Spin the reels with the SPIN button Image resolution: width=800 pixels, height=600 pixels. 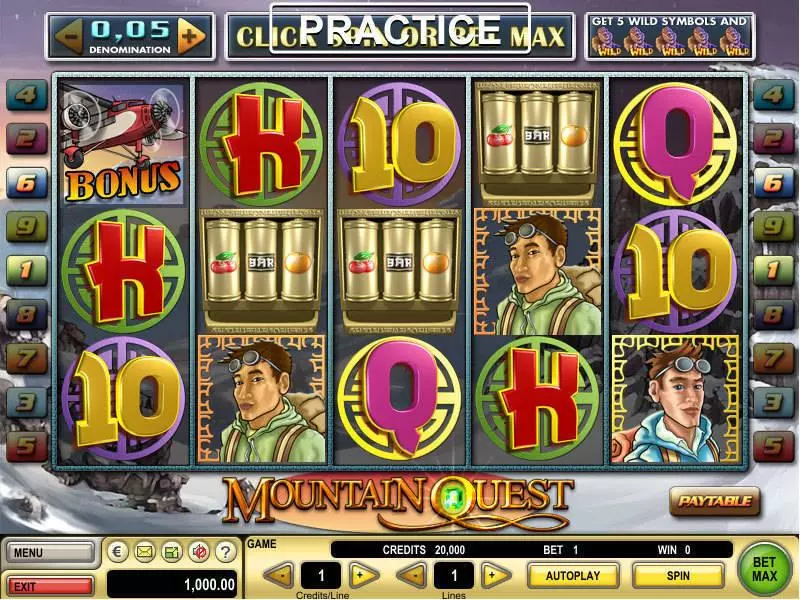pyautogui.click(x=677, y=575)
